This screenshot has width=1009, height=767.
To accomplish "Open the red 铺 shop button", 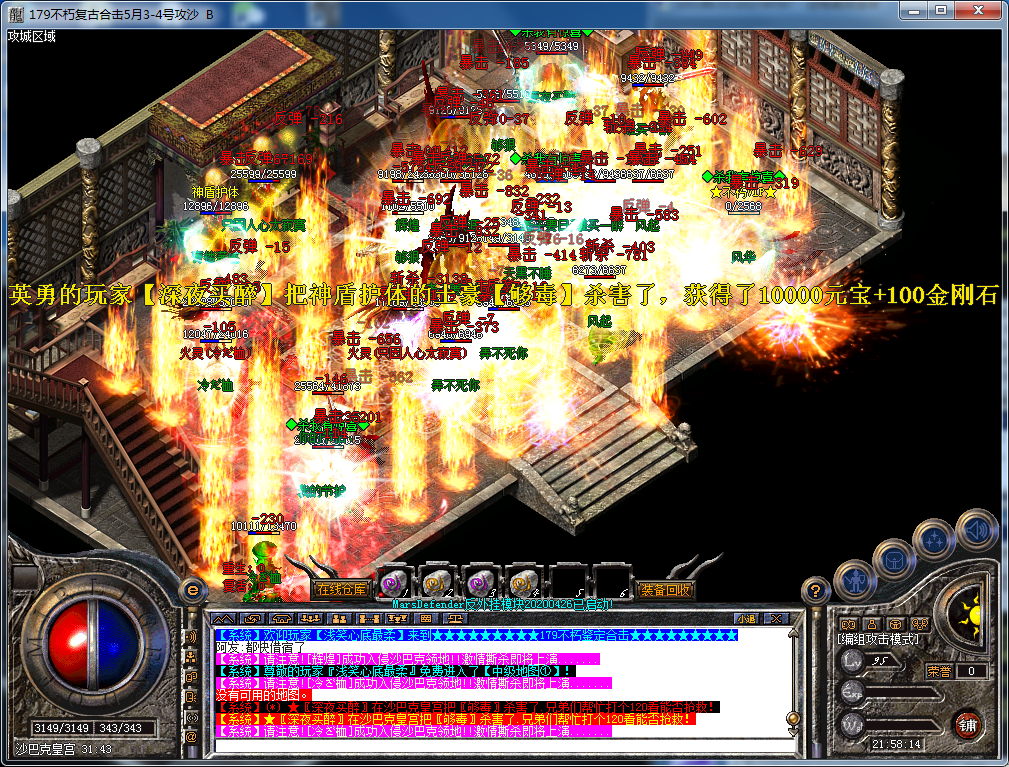I will point(967,725).
